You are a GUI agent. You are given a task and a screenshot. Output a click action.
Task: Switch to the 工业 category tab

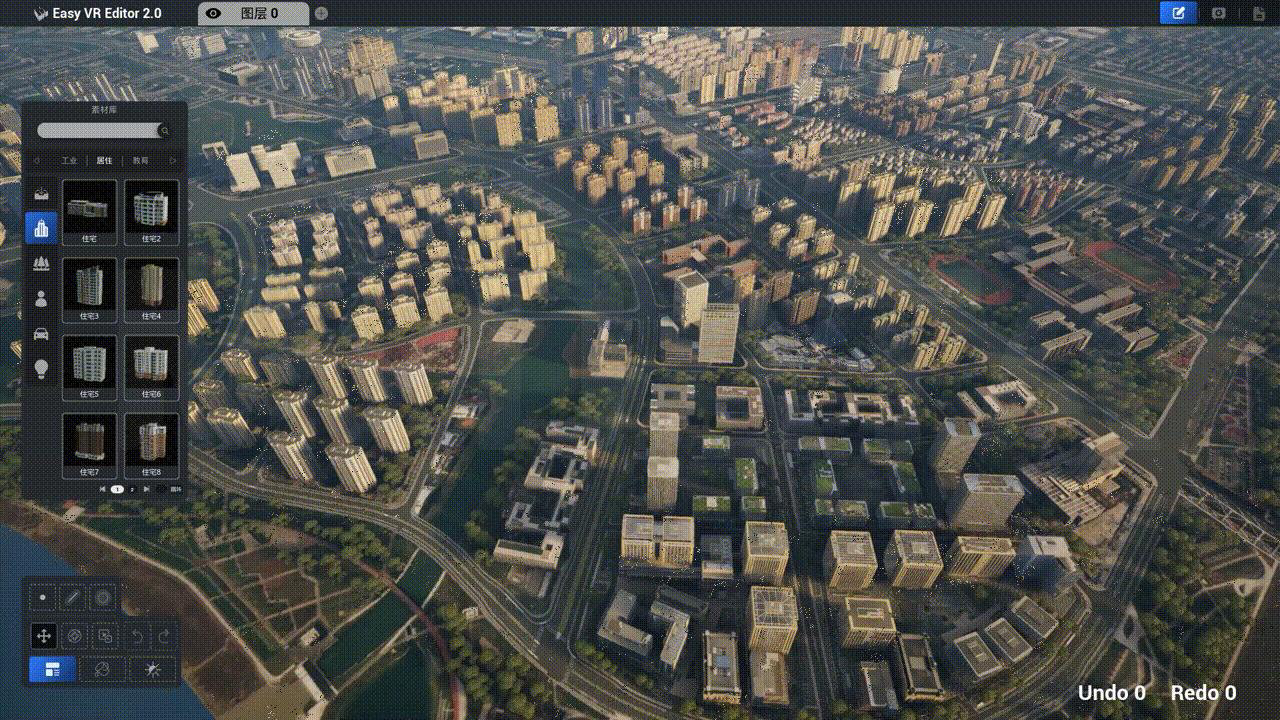(69, 160)
